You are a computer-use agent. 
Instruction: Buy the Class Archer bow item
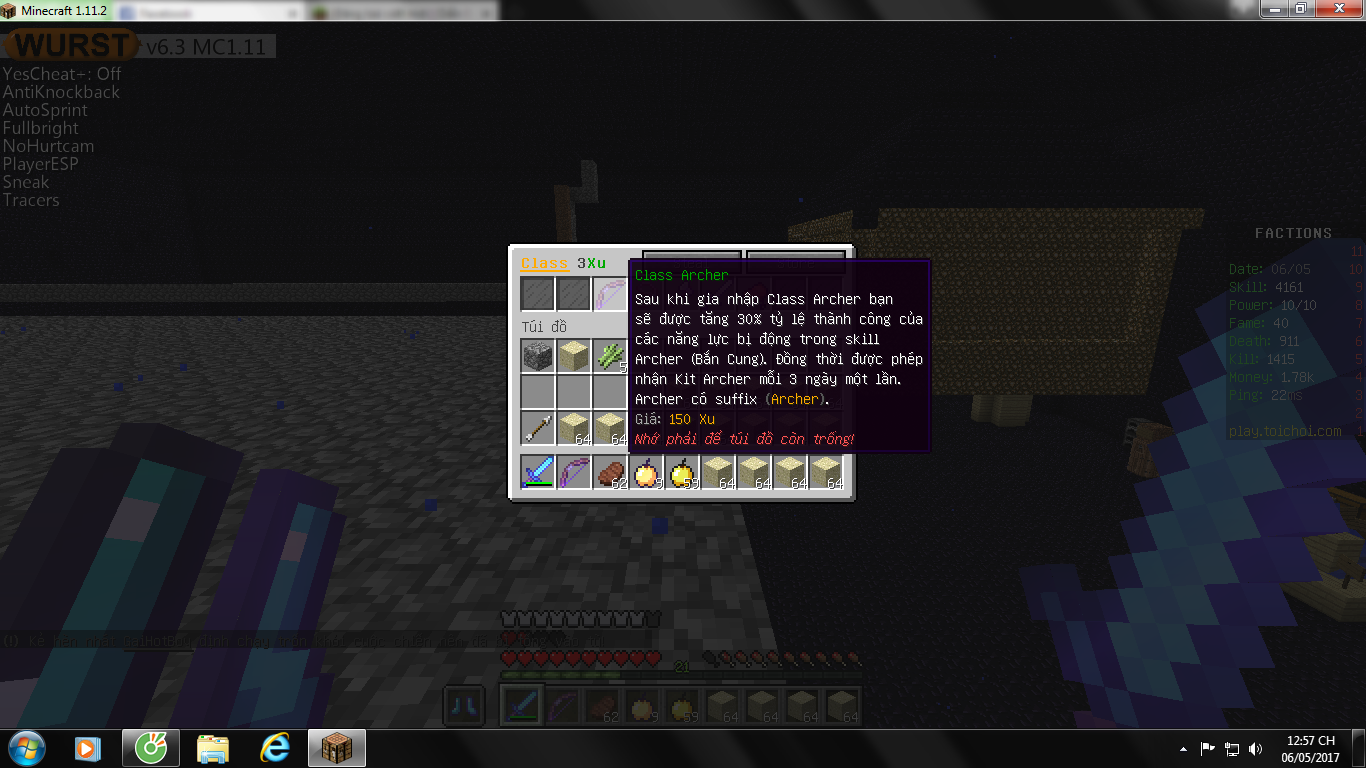[x=609, y=295]
